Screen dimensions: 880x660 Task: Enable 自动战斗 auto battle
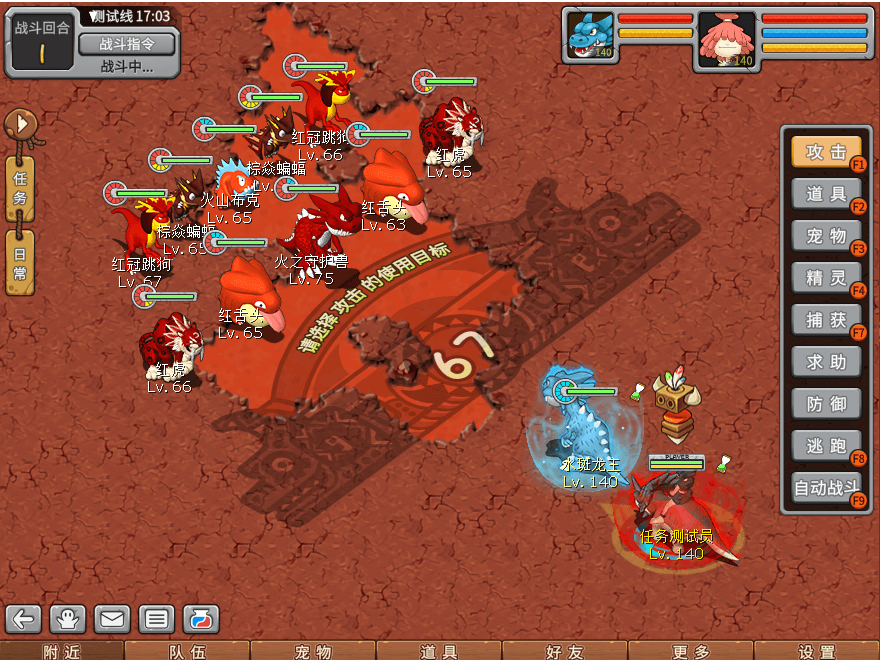click(826, 489)
